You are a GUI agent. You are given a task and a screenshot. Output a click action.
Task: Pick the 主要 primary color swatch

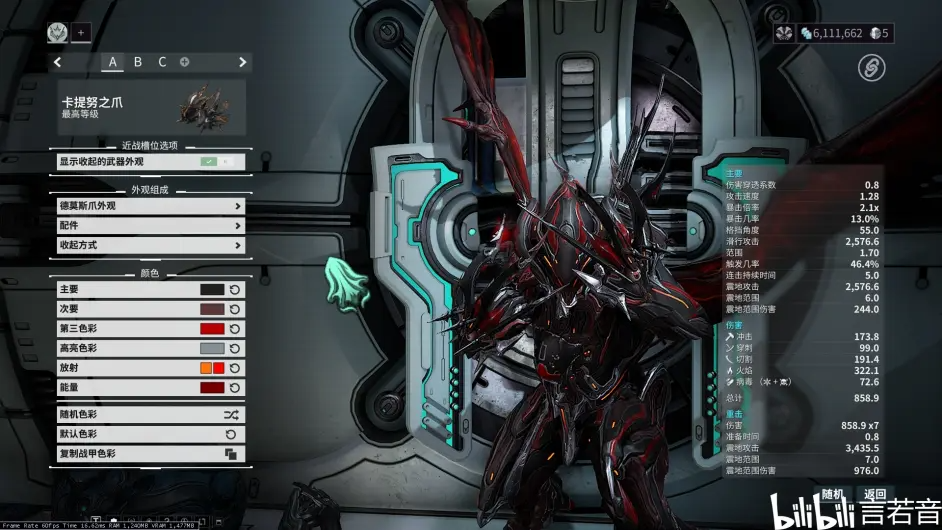[212, 290]
